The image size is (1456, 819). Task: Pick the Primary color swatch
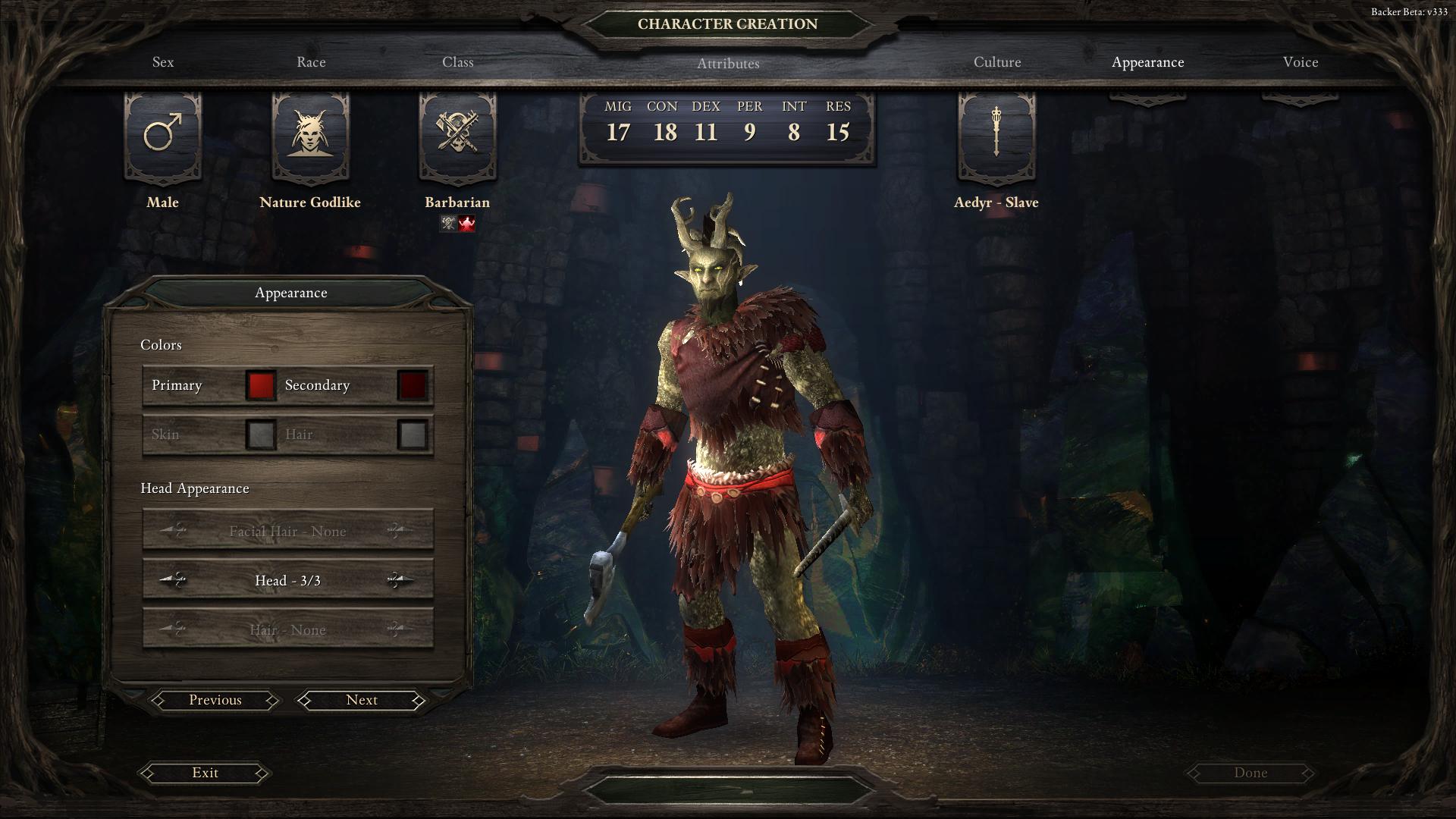point(260,385)
